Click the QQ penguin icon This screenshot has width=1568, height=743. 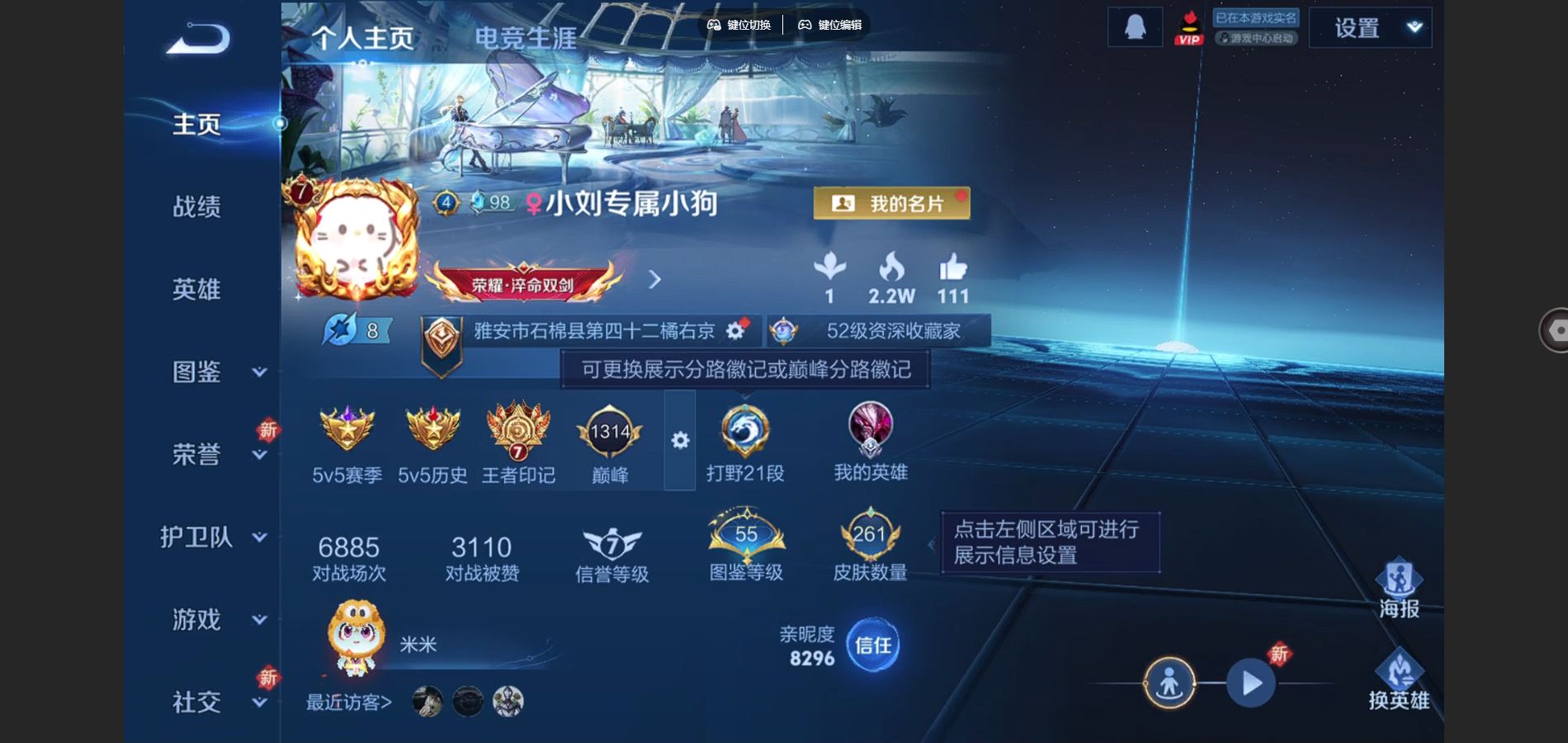1134,26
